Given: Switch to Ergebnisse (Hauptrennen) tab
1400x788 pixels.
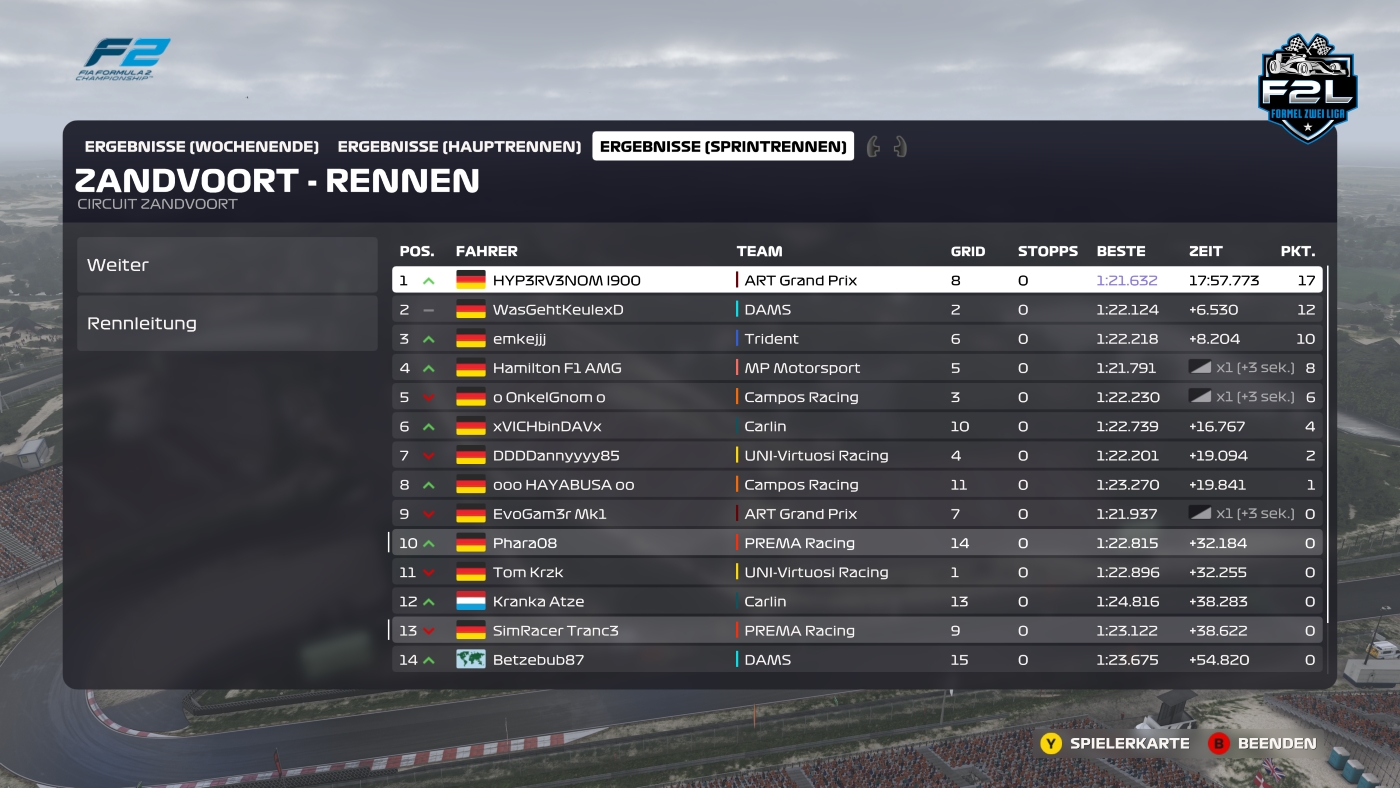Looking at the screenshot, I should [459, 147].
